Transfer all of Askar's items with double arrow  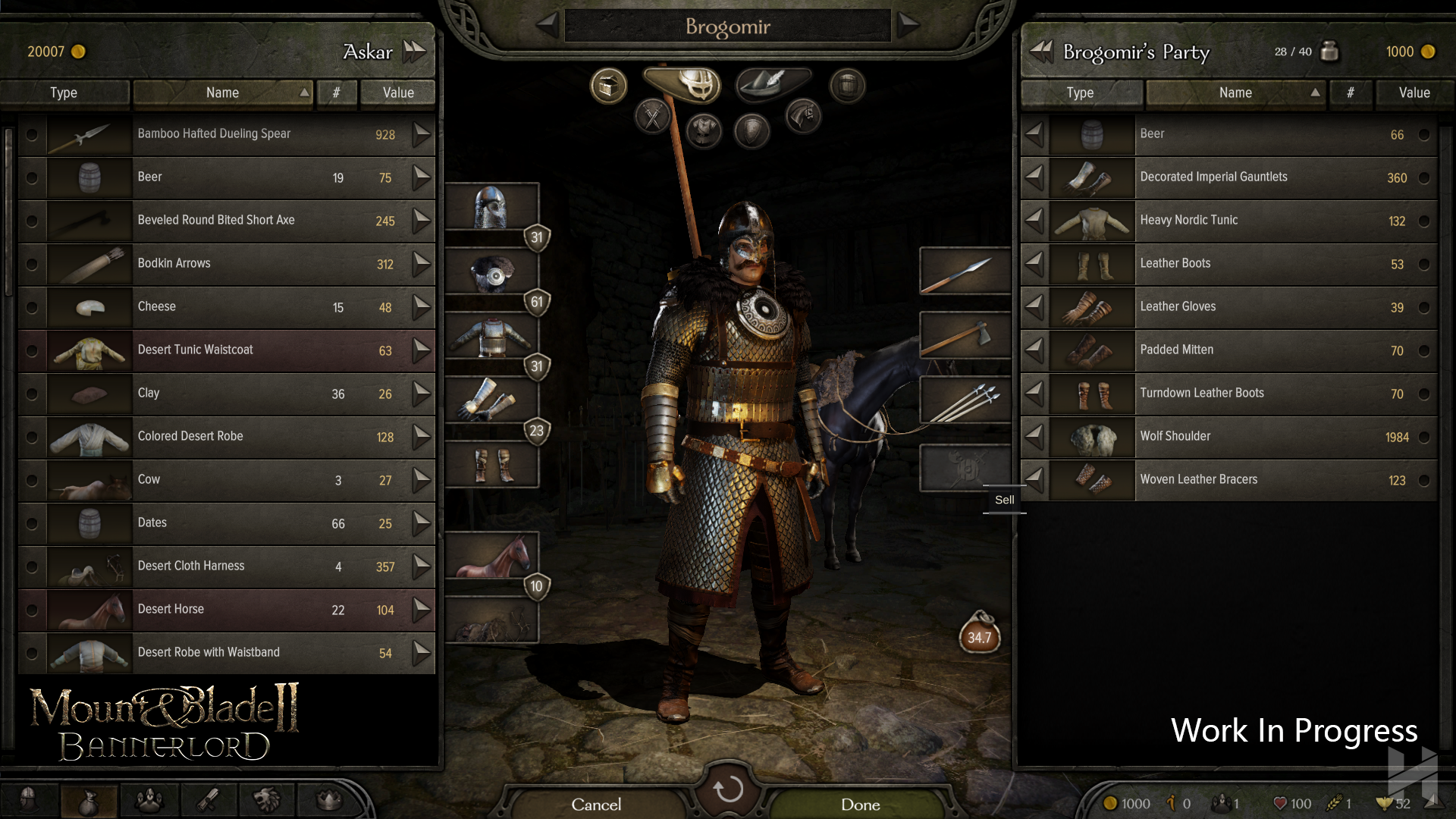point(414,52)
